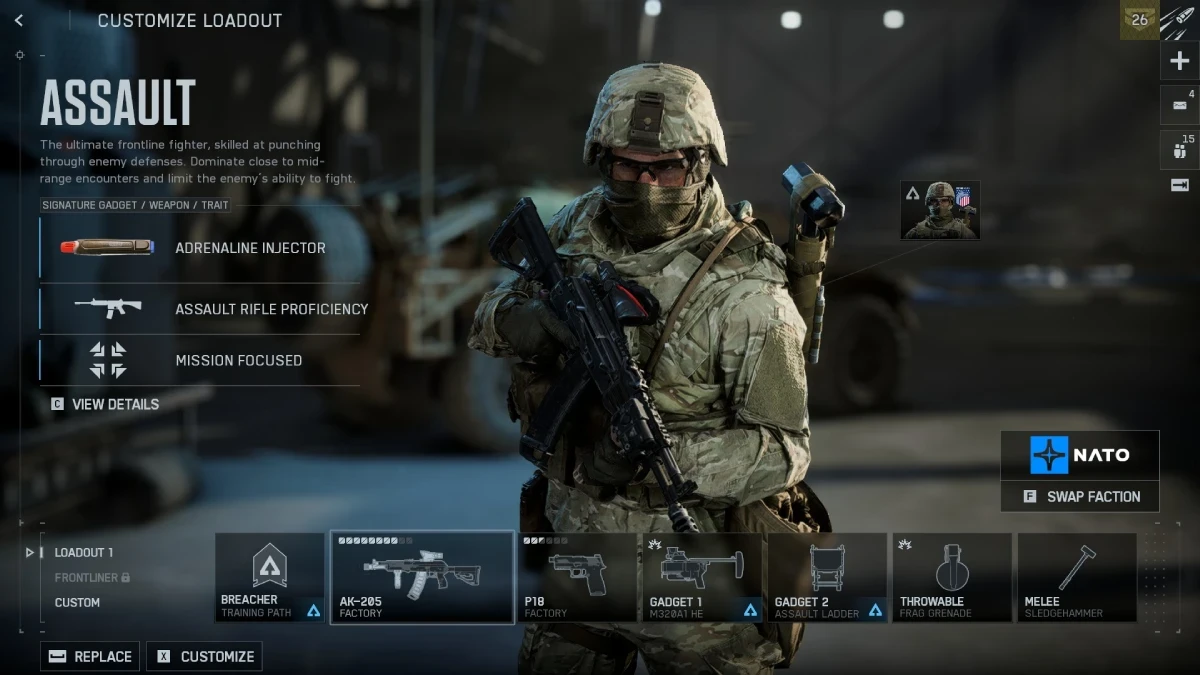Screen dimensions: 1200x675
Task: Open the soldier portrait thumbnail
Action: tap(940, 210)
